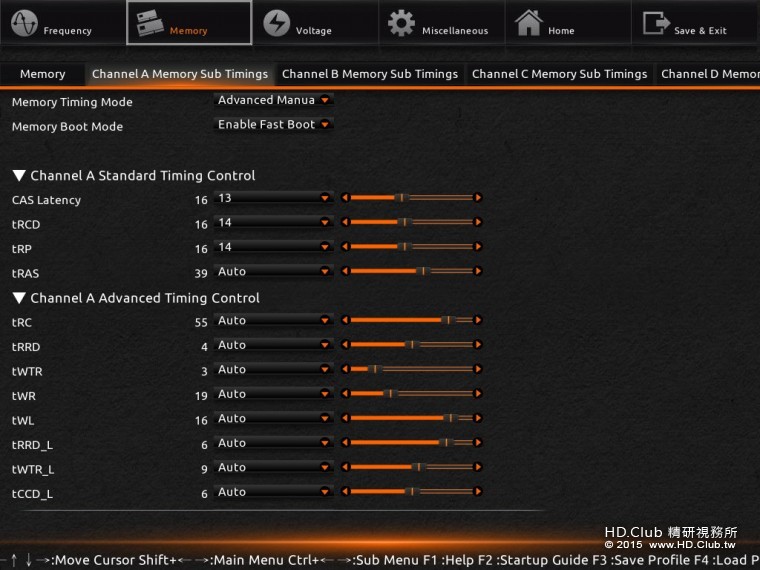Open the CAS Latency value dropdown
Viewport: 760px width, 570px height.
coord(274,198)
